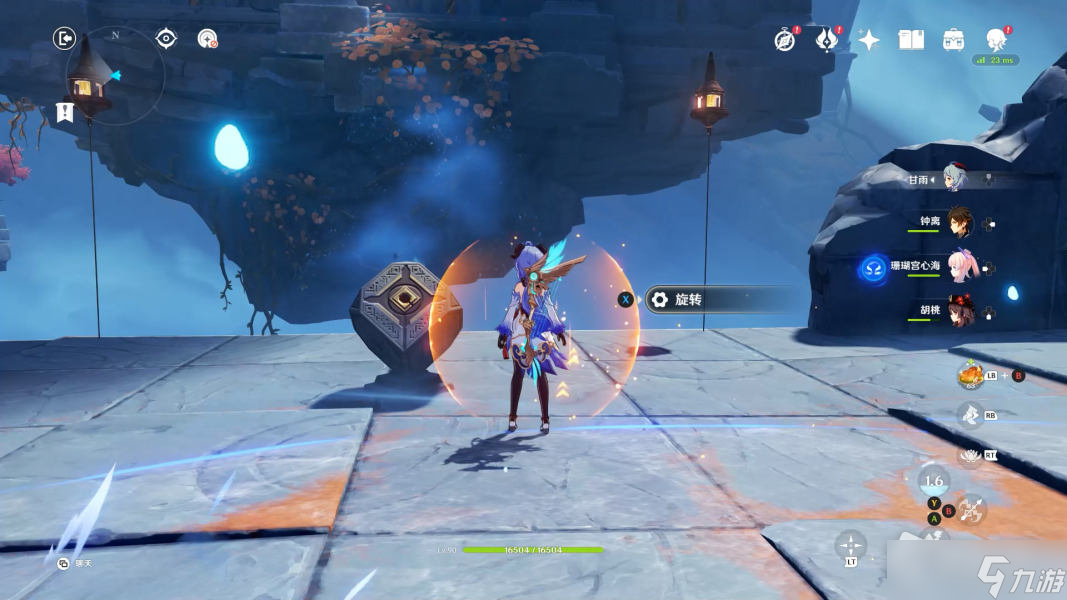This screenshot has width=1067, height=600.
Task: Open the compass adventure icon
Action: point(785,40)
